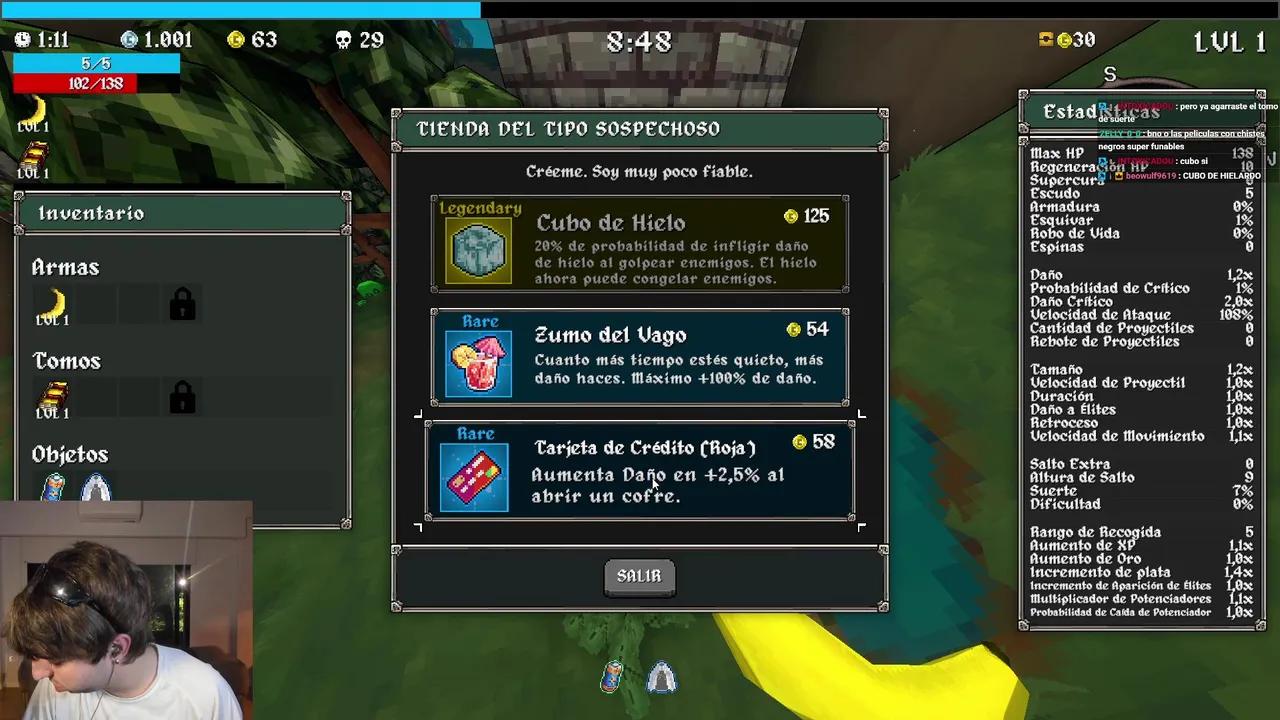
Task: Click the locked weapon slot padlock
Action: tap(182, 304)
